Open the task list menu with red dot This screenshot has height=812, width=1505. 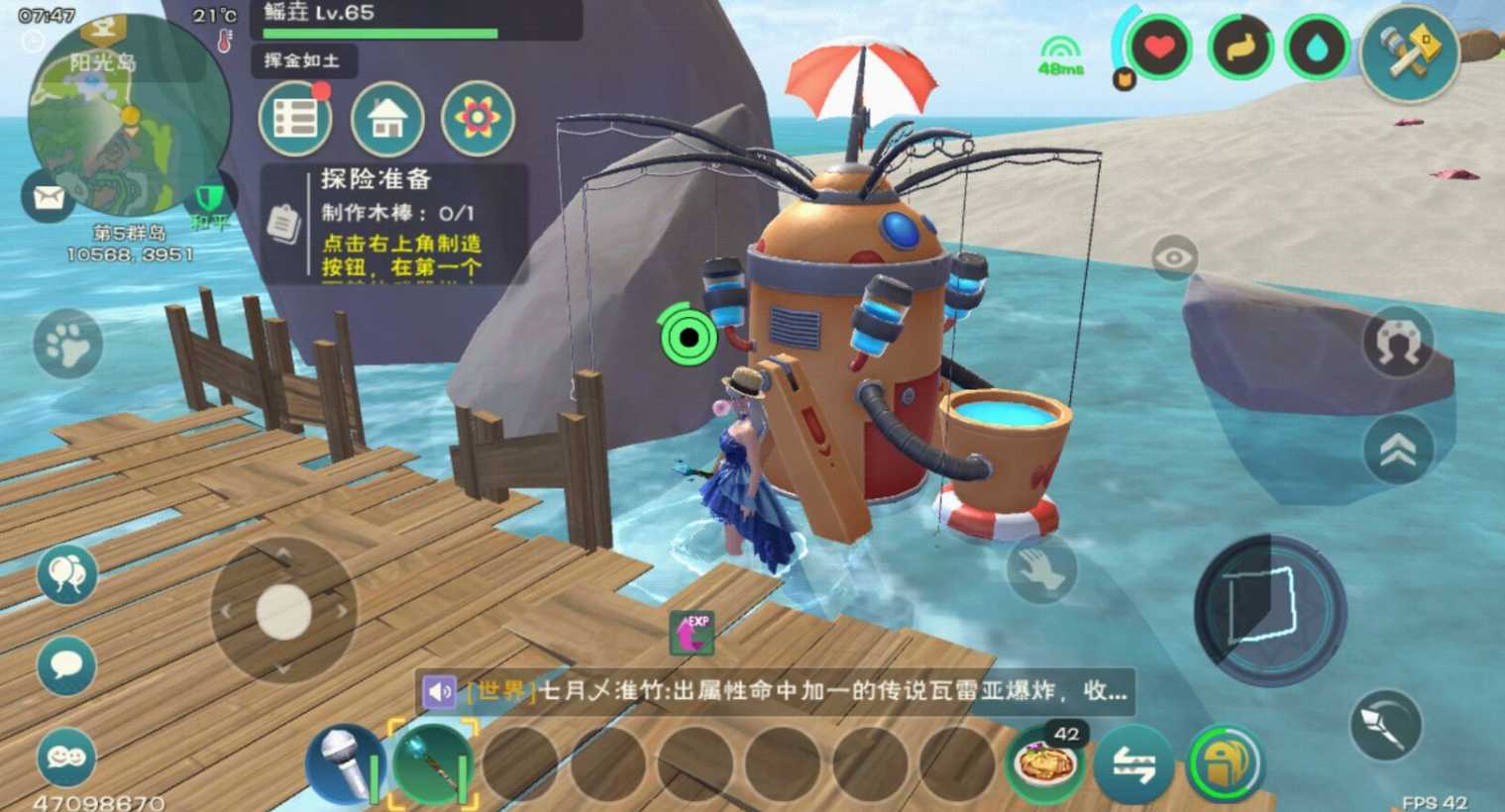click(294, 119)
